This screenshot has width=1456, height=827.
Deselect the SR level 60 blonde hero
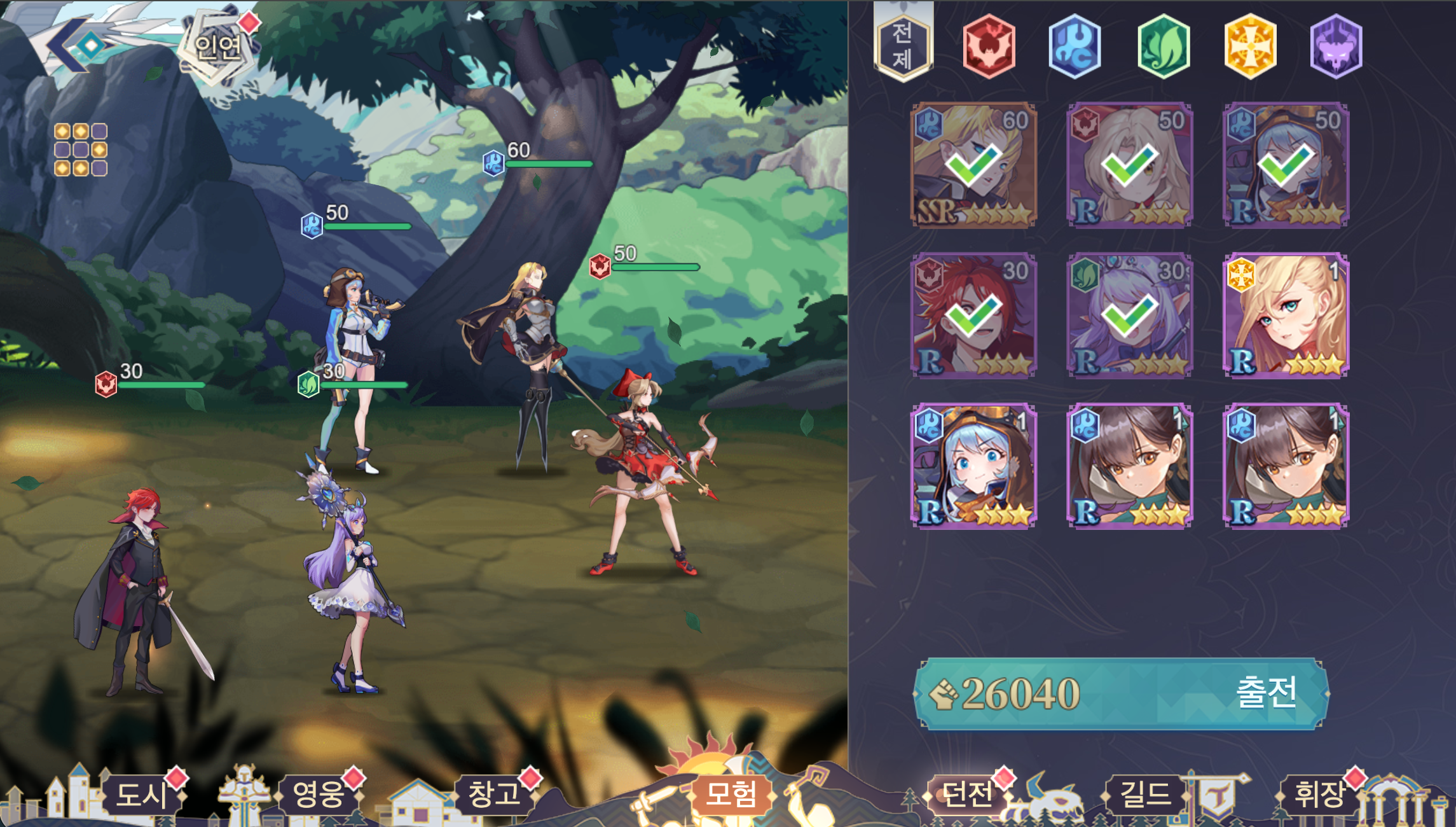[x=973, y=165]
